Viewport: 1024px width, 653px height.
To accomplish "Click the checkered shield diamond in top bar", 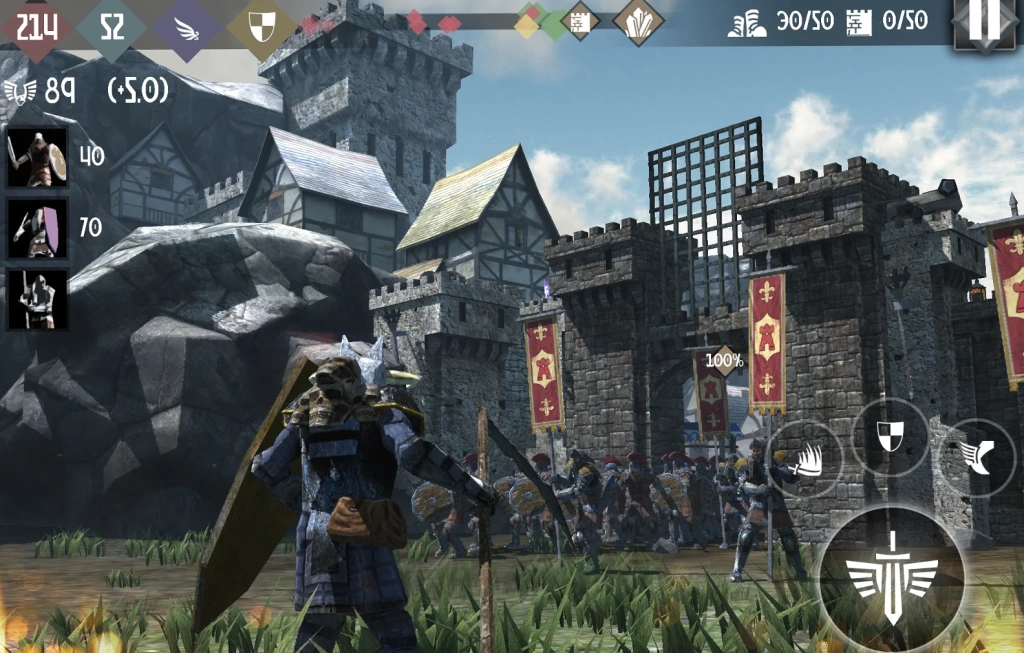I will tap(261, 27).
